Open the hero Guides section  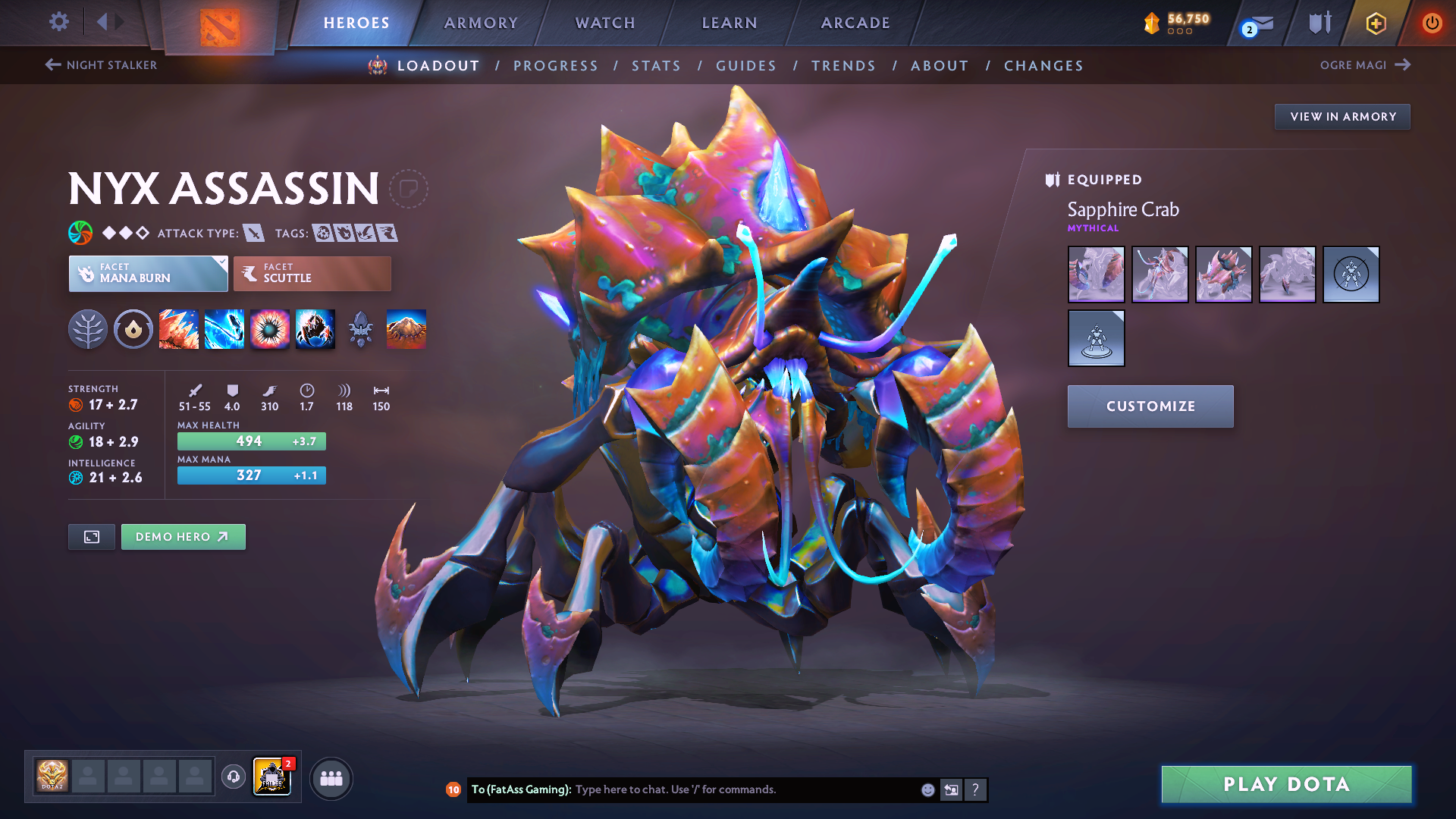point(746,66)
